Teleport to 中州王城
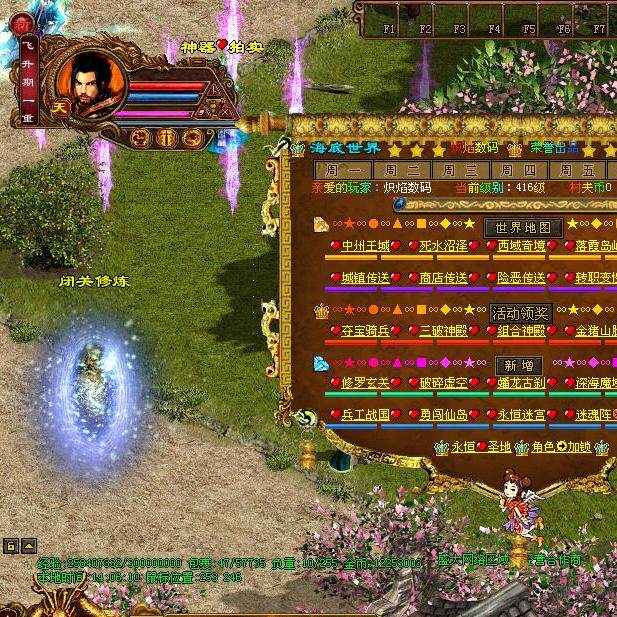The height and width of the screenshot is (617, 617). pyautogui.click(x=365, y=245)
